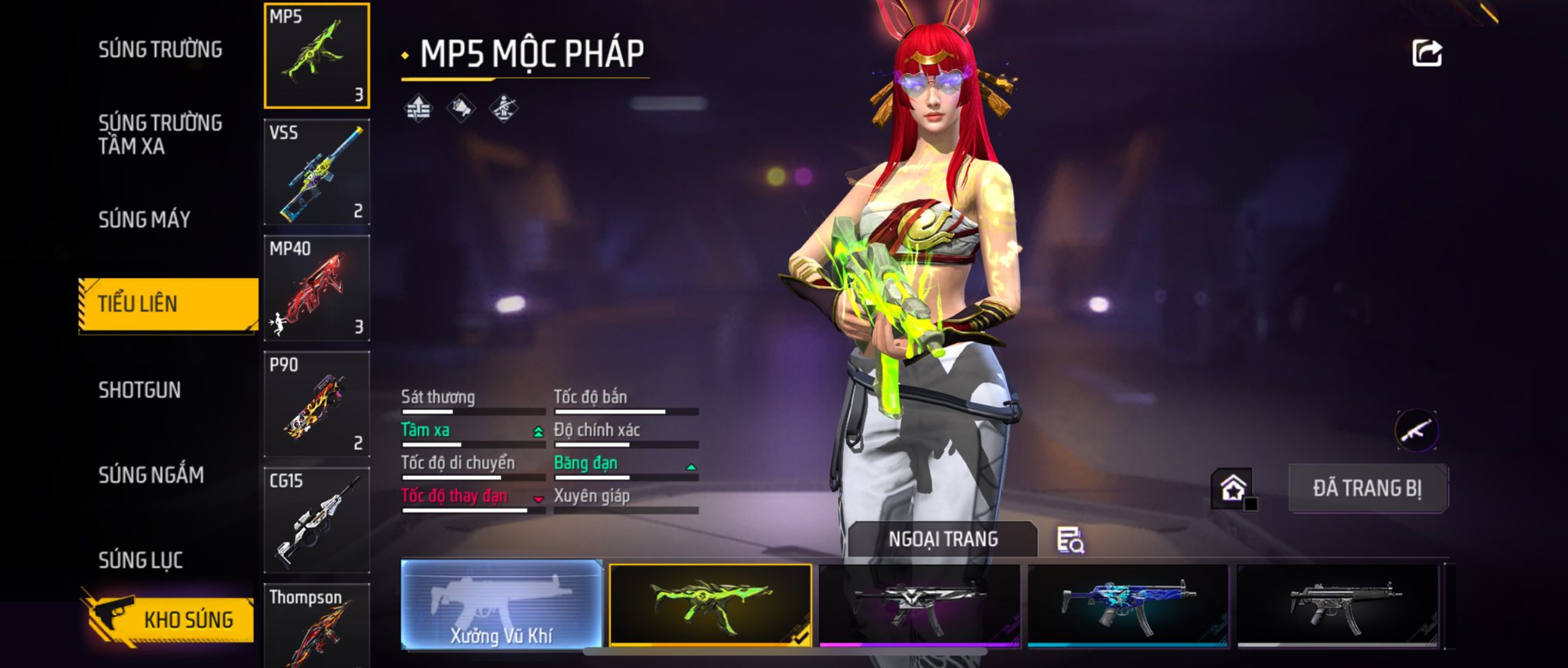
Task: Open Xưởng Vũ Khí weapon workshop
Action: click(501, 604)
